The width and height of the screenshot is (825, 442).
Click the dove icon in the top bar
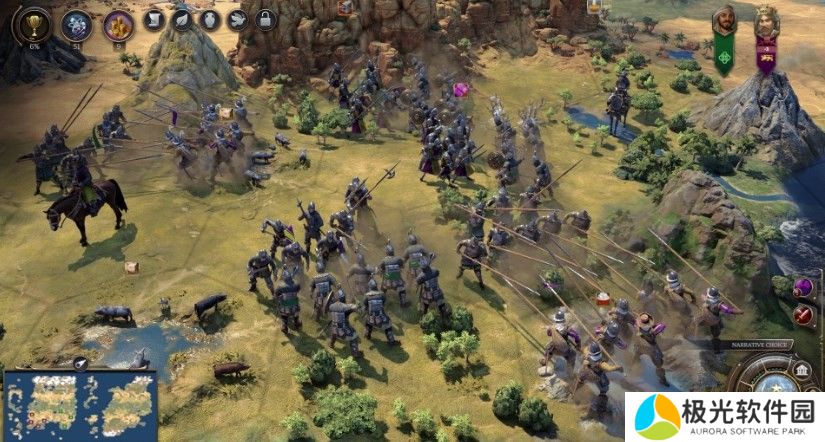(237, 19)
